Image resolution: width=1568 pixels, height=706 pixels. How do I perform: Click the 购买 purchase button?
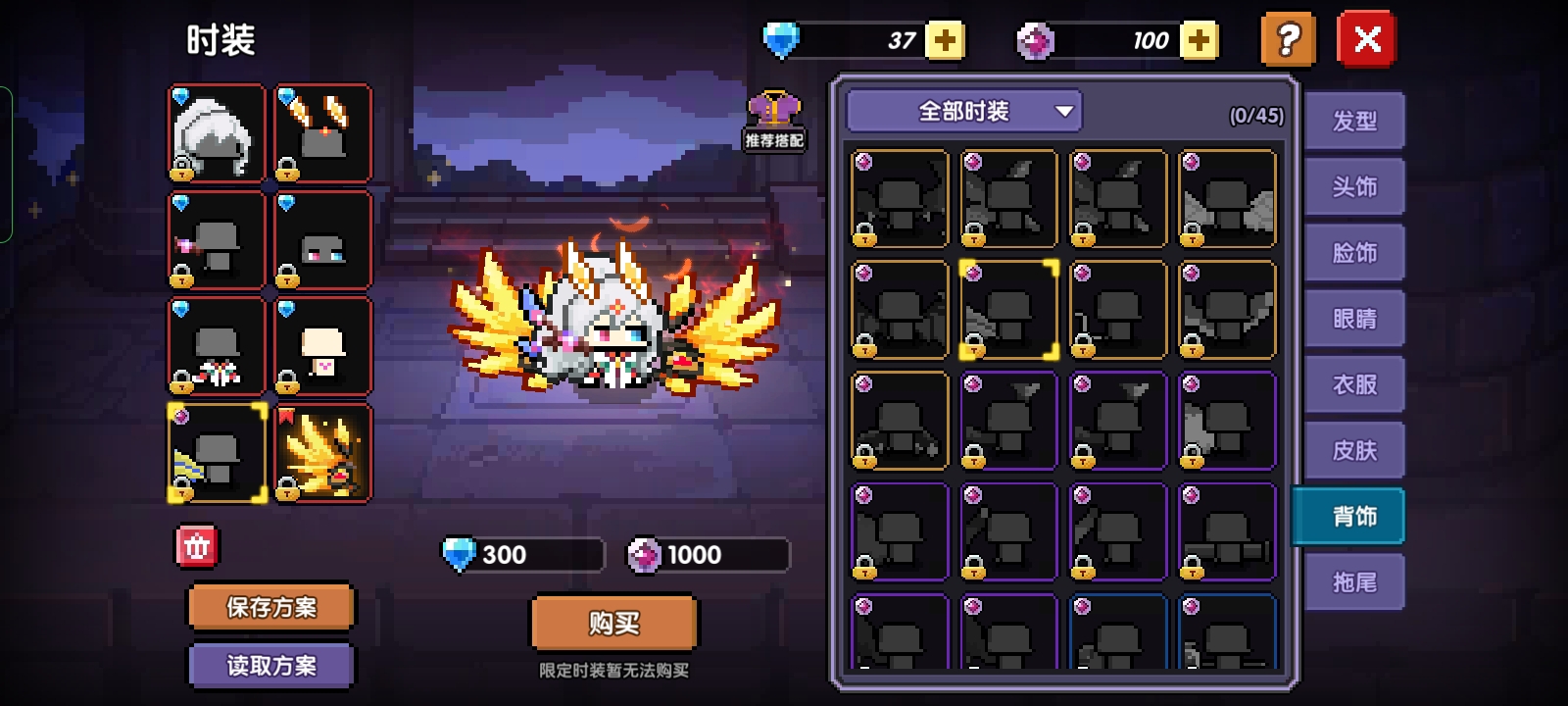tap(614, 623)
